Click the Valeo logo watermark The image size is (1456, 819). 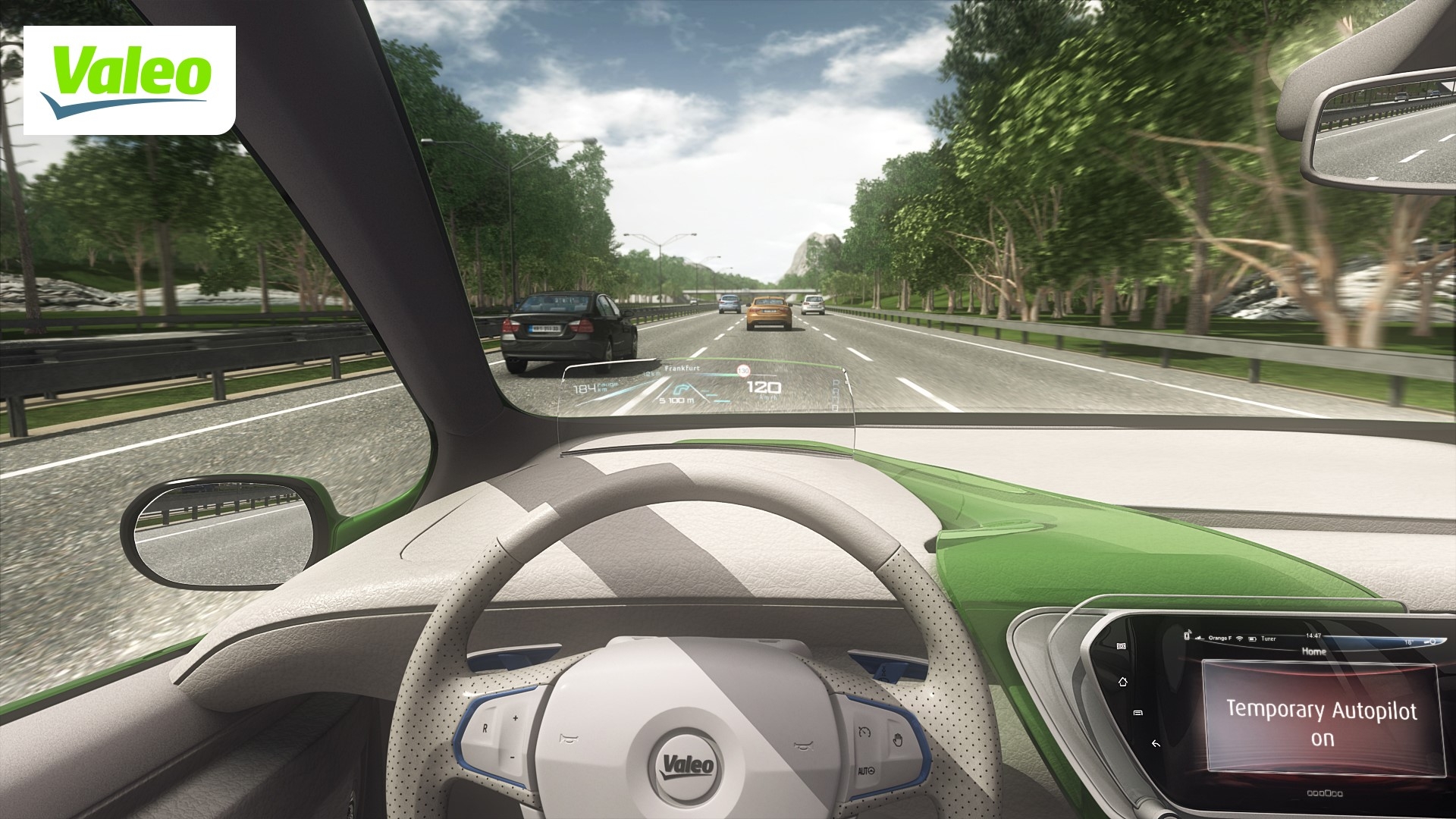129,80
